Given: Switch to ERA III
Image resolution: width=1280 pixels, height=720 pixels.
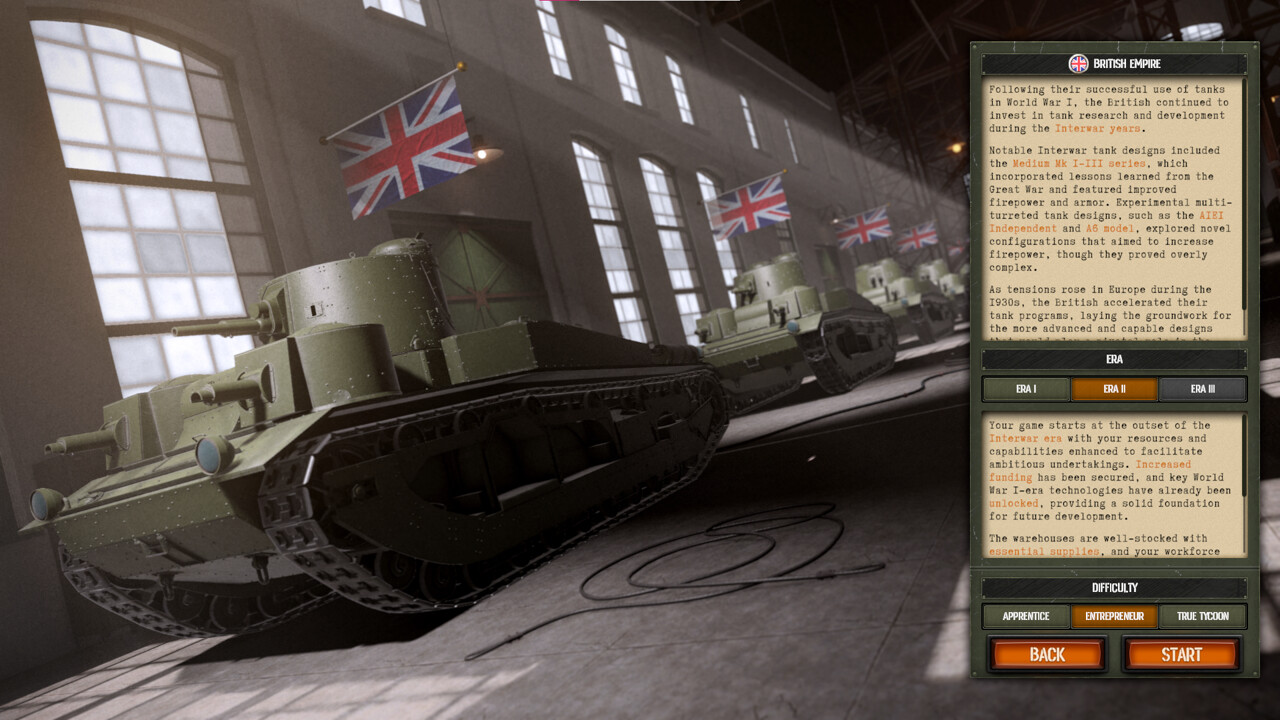Looking at the screenshot, I should pos(1203,389).
